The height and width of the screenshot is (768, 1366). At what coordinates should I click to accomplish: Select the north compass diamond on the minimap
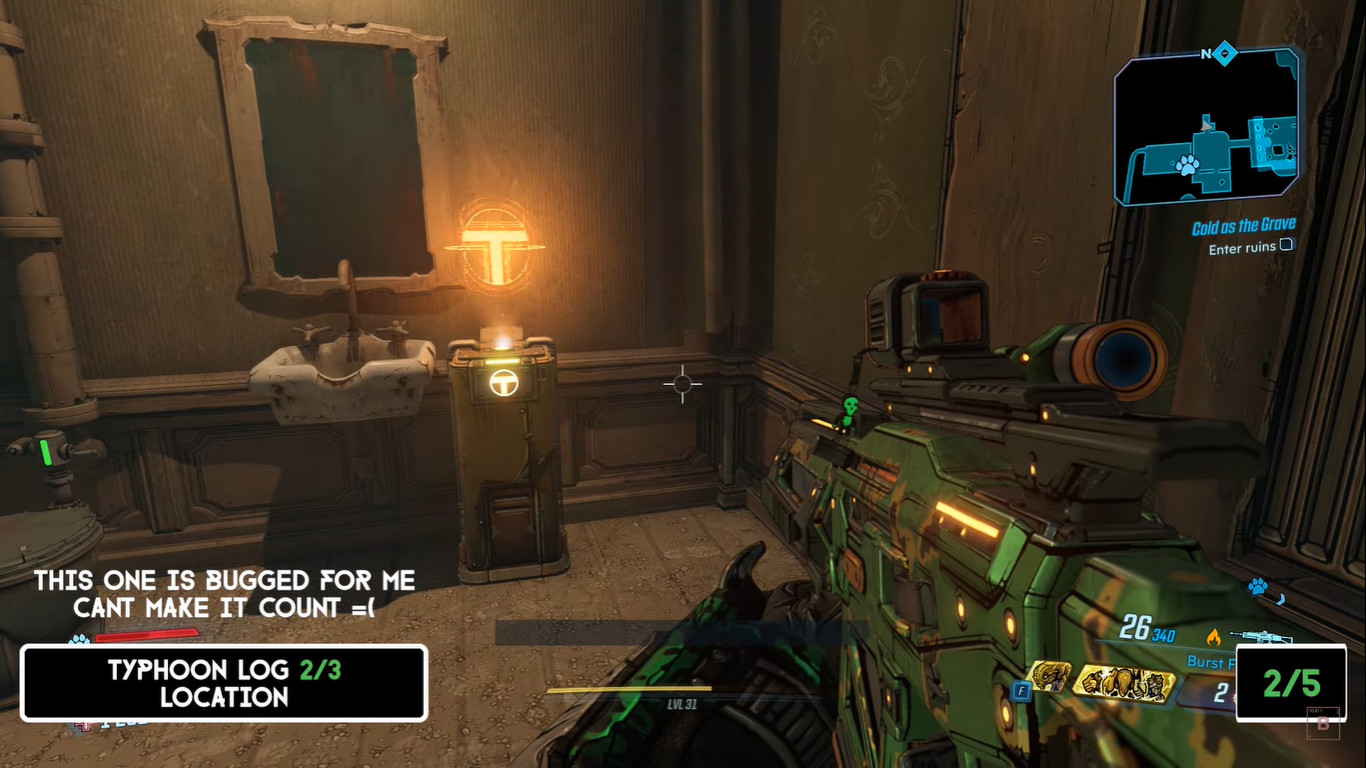[1223, 52]
